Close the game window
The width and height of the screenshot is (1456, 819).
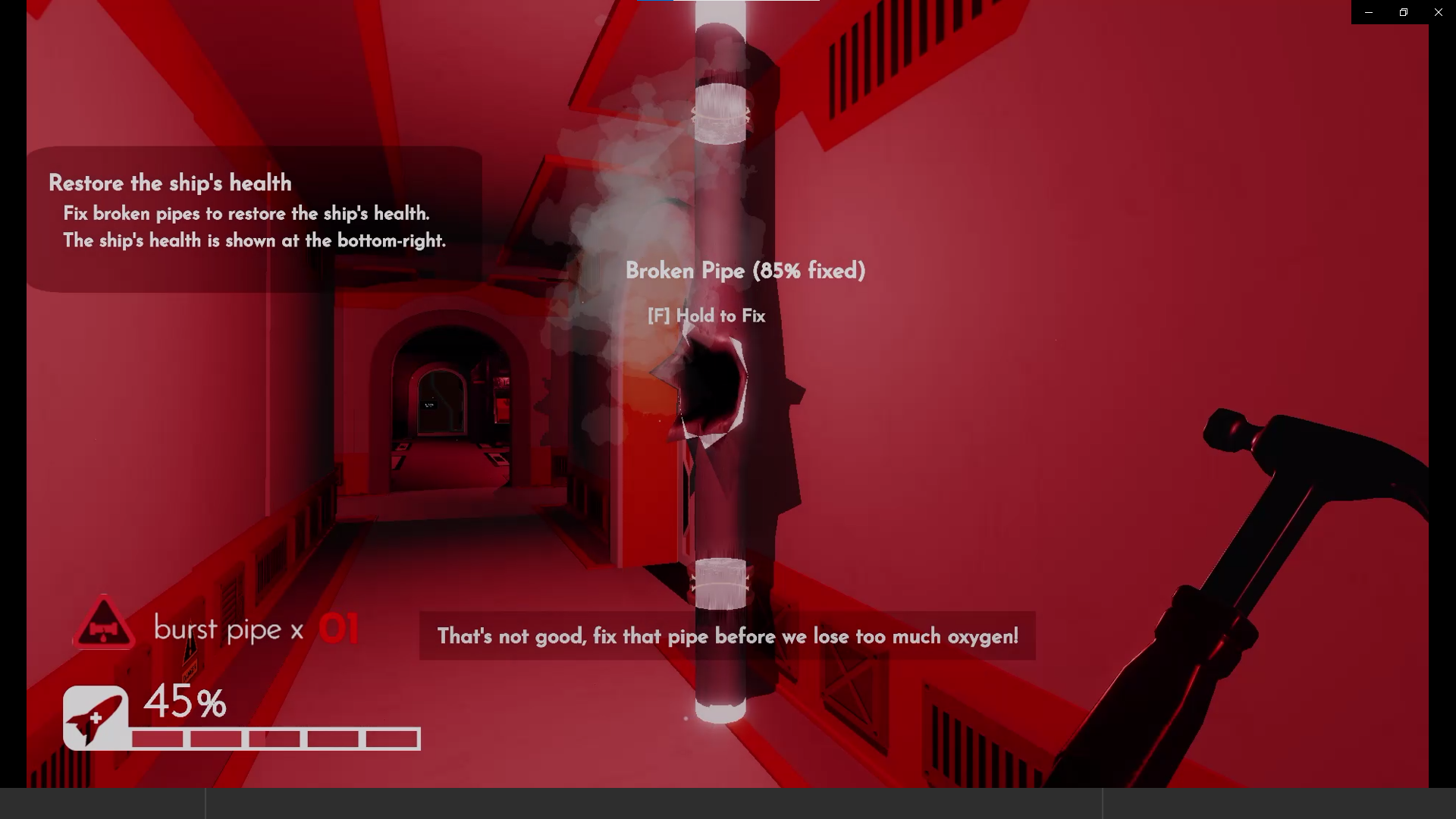click(x=1438, y=12)
